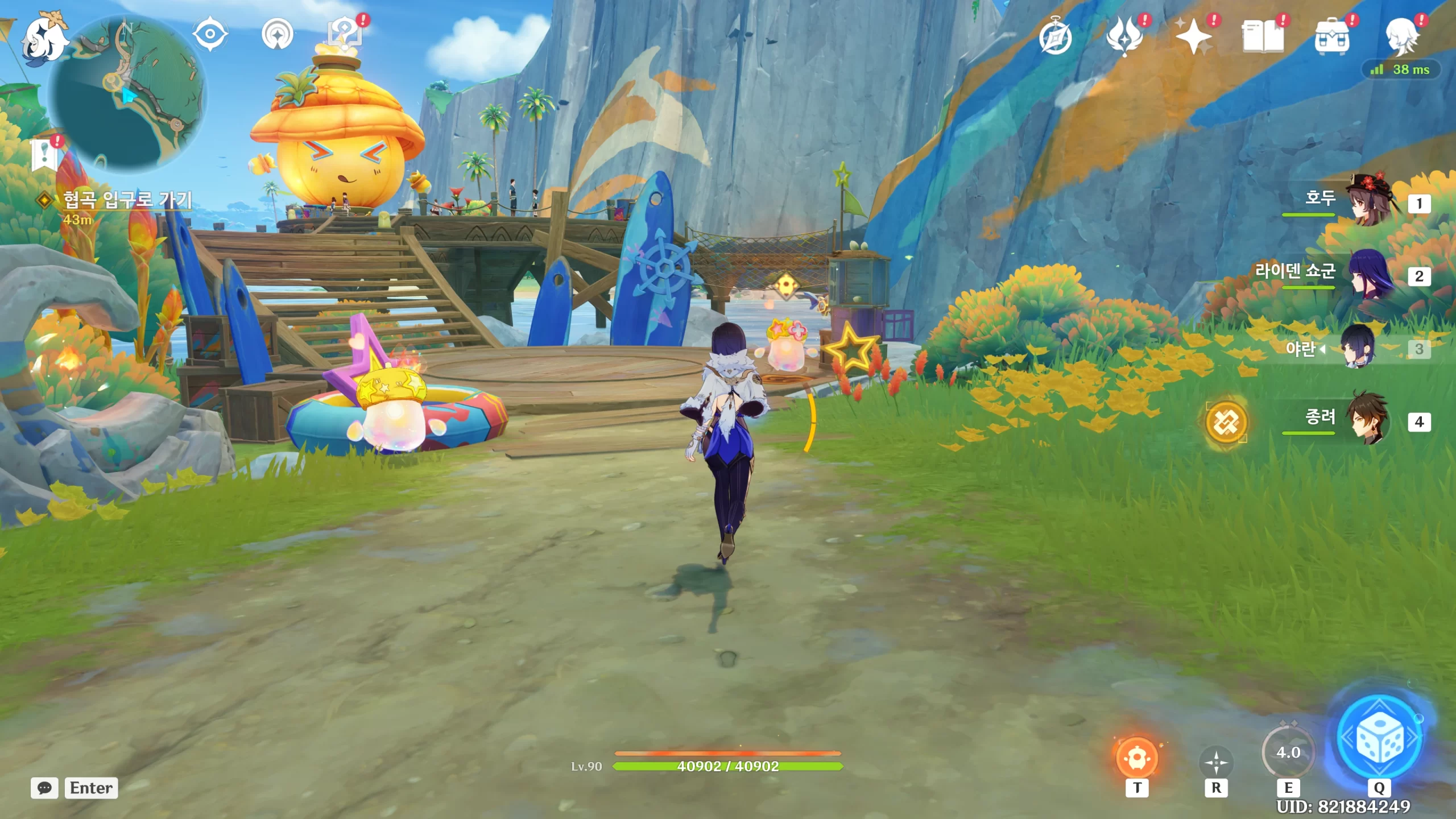The height and width of the screenshot is (819, 1456).
Task: Switch to party member 라이덴 쇼군
Action: click(1371, 275)
